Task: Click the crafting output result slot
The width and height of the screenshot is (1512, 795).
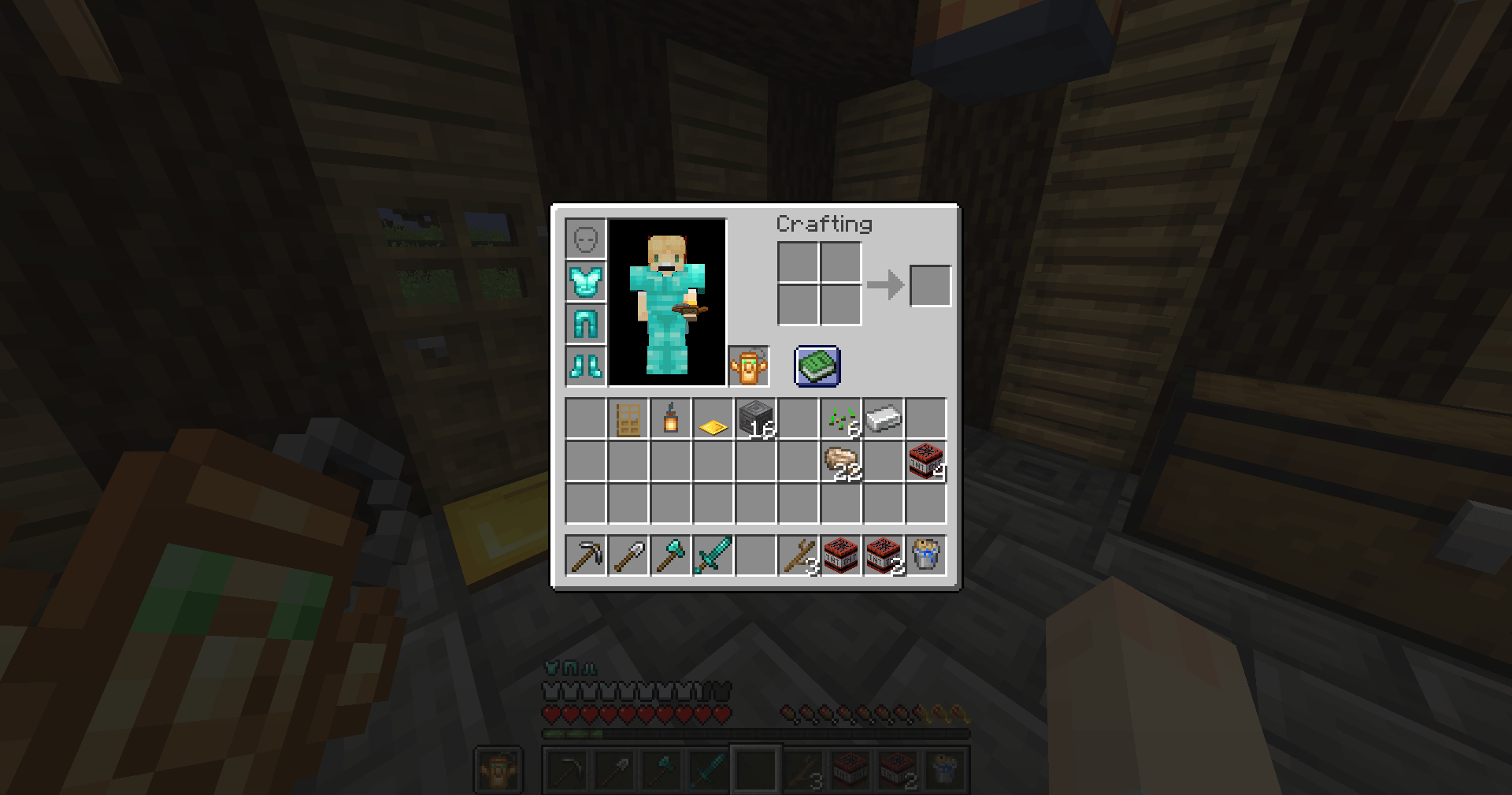Action: point(930,284)
